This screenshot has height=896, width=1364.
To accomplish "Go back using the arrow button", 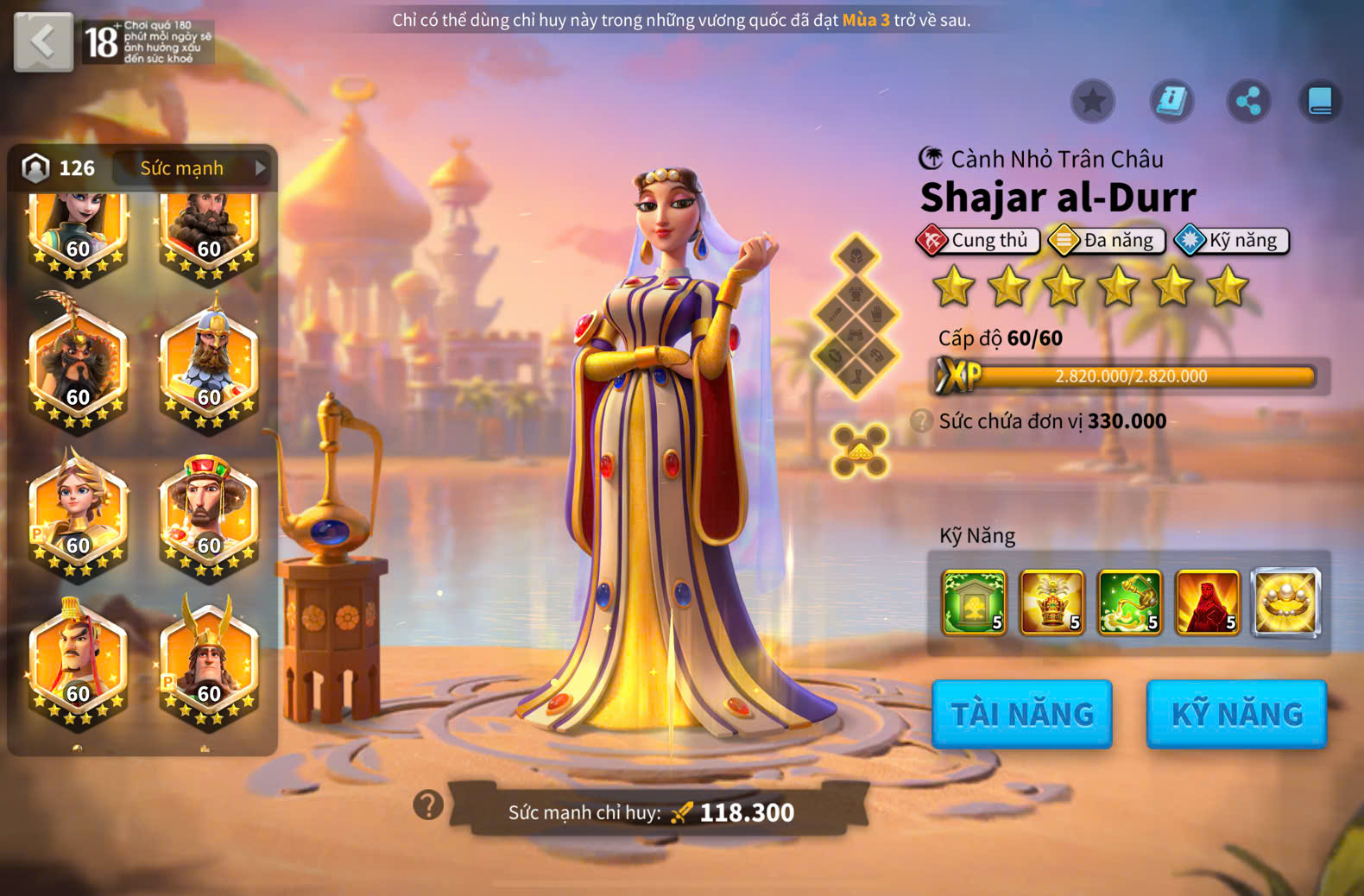I will [43, 41].
